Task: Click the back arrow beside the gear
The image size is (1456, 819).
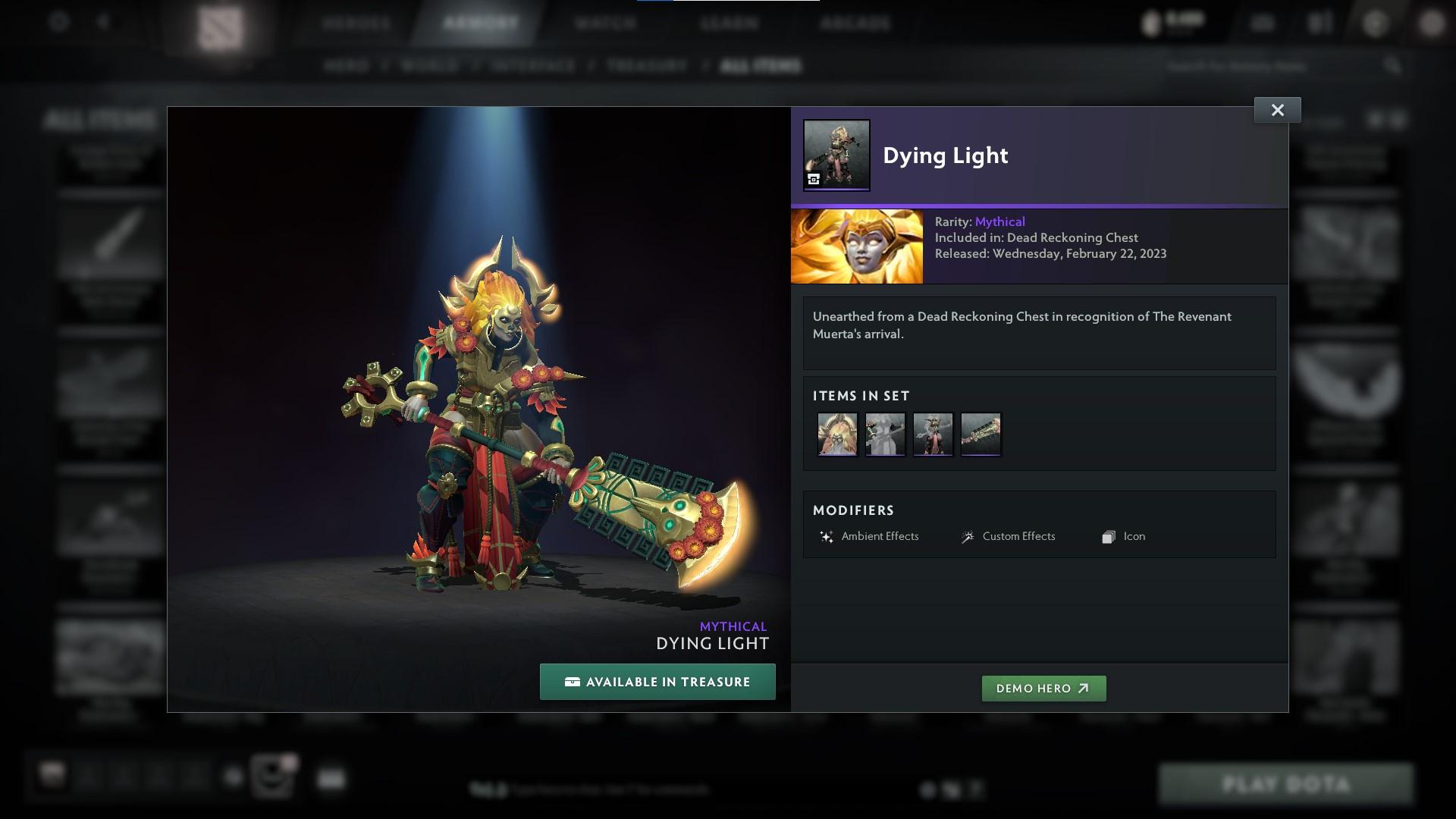Action: [x=102, y=23]
